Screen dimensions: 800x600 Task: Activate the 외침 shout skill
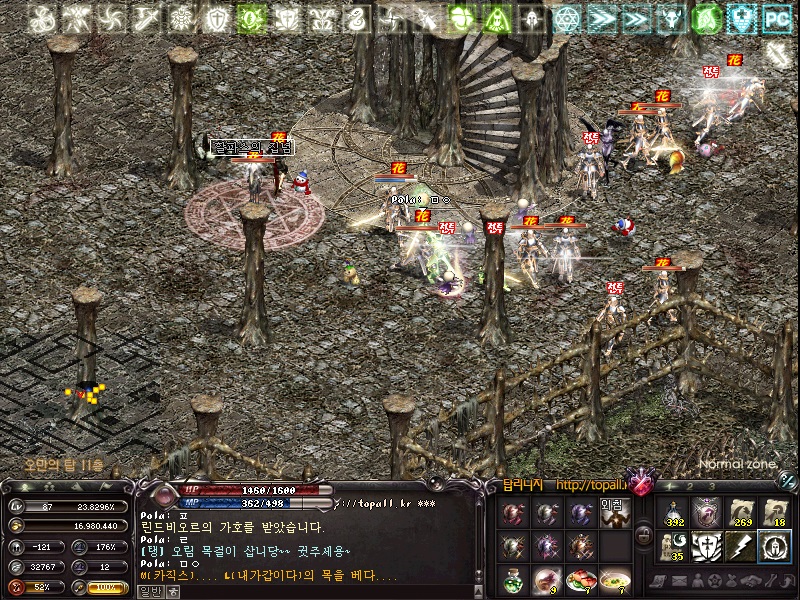614,514
